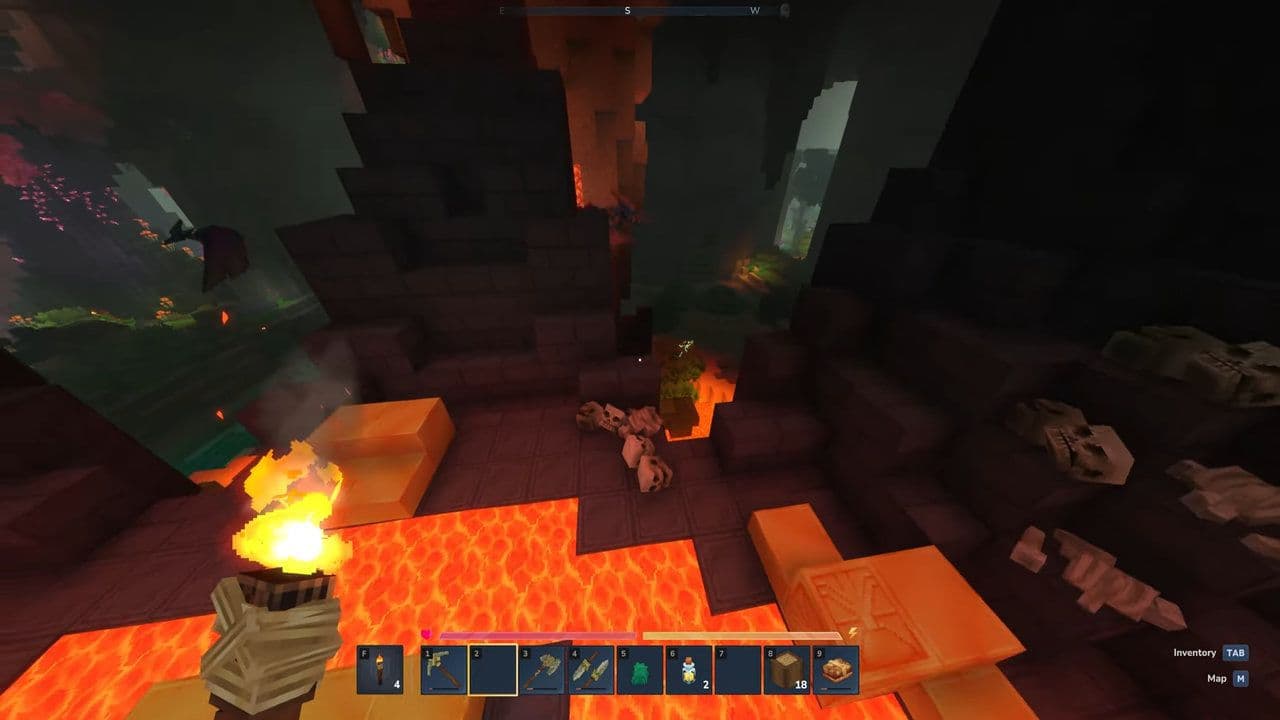Click the pink health bar

540,634
